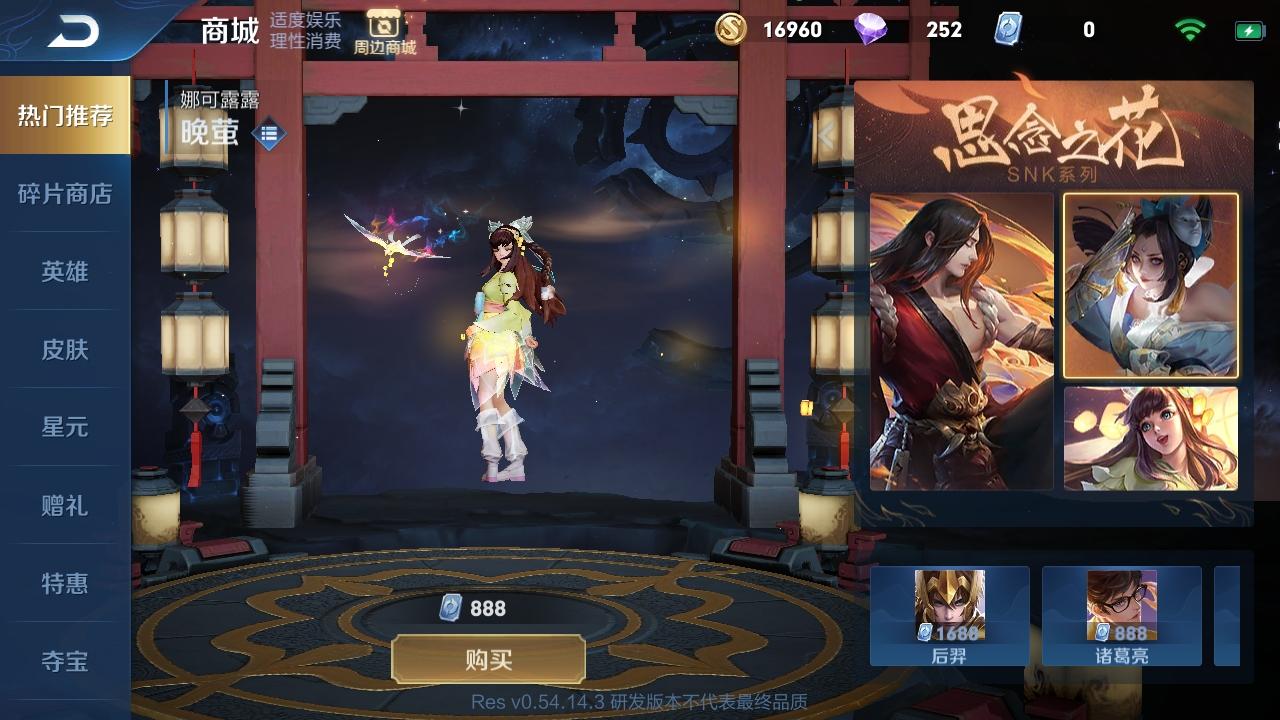Select the 夺宝 tab at the bottom left

click(x=64, y=662)
